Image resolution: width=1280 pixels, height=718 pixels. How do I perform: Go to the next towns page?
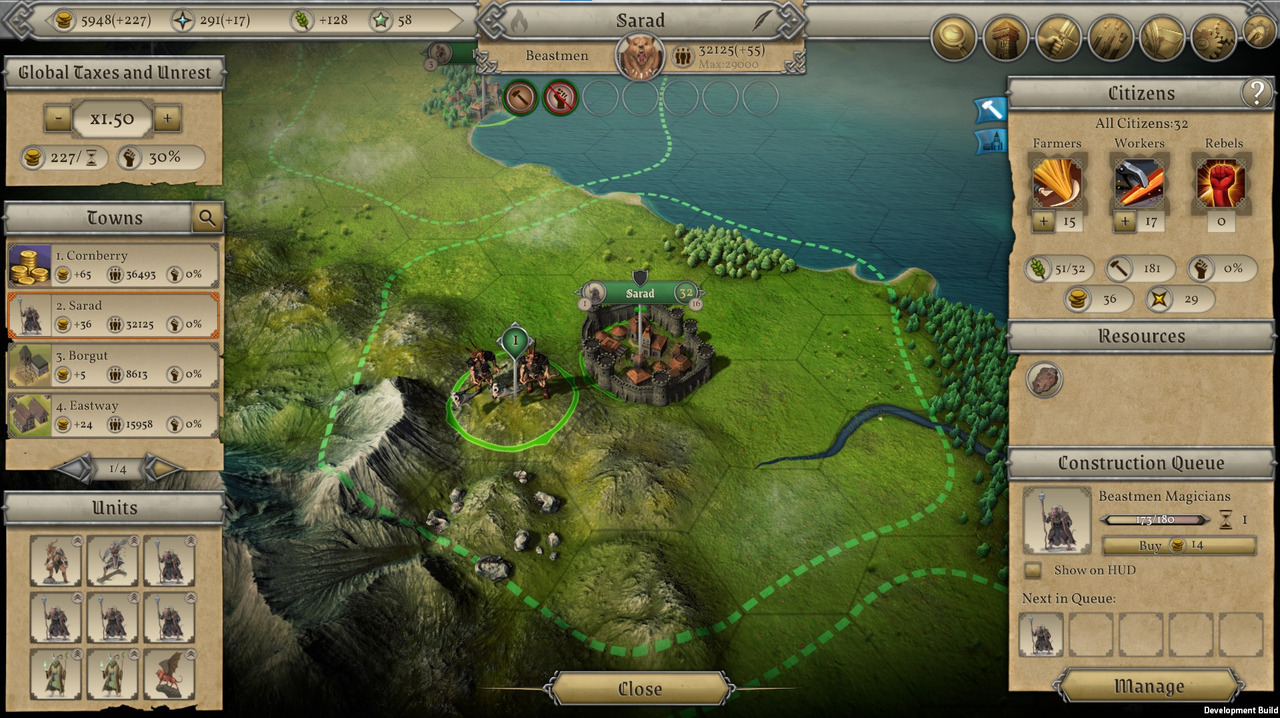(162, 468)
